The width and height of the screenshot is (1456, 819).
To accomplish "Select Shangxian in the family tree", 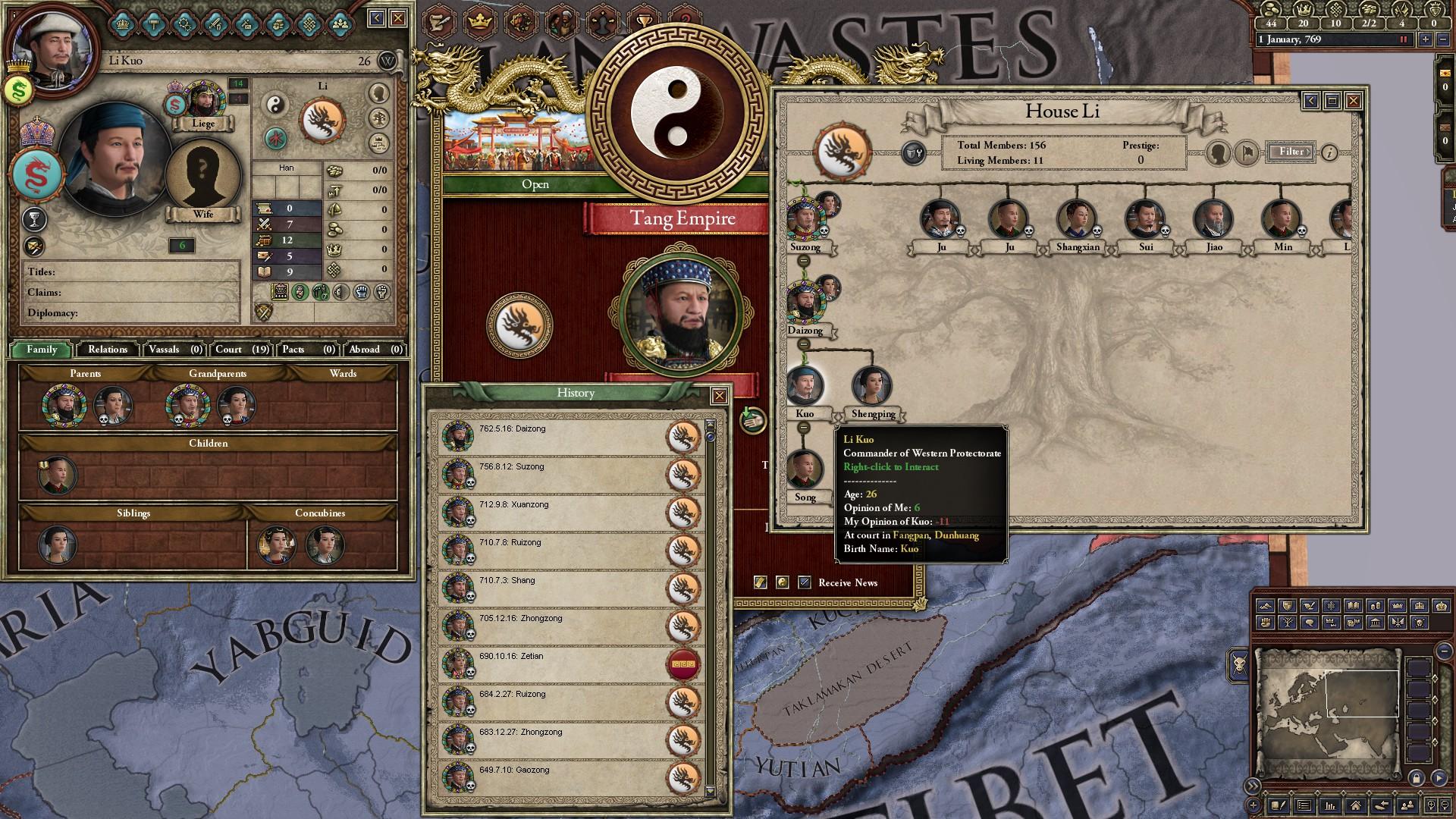I will click(x=1077, y=220).
